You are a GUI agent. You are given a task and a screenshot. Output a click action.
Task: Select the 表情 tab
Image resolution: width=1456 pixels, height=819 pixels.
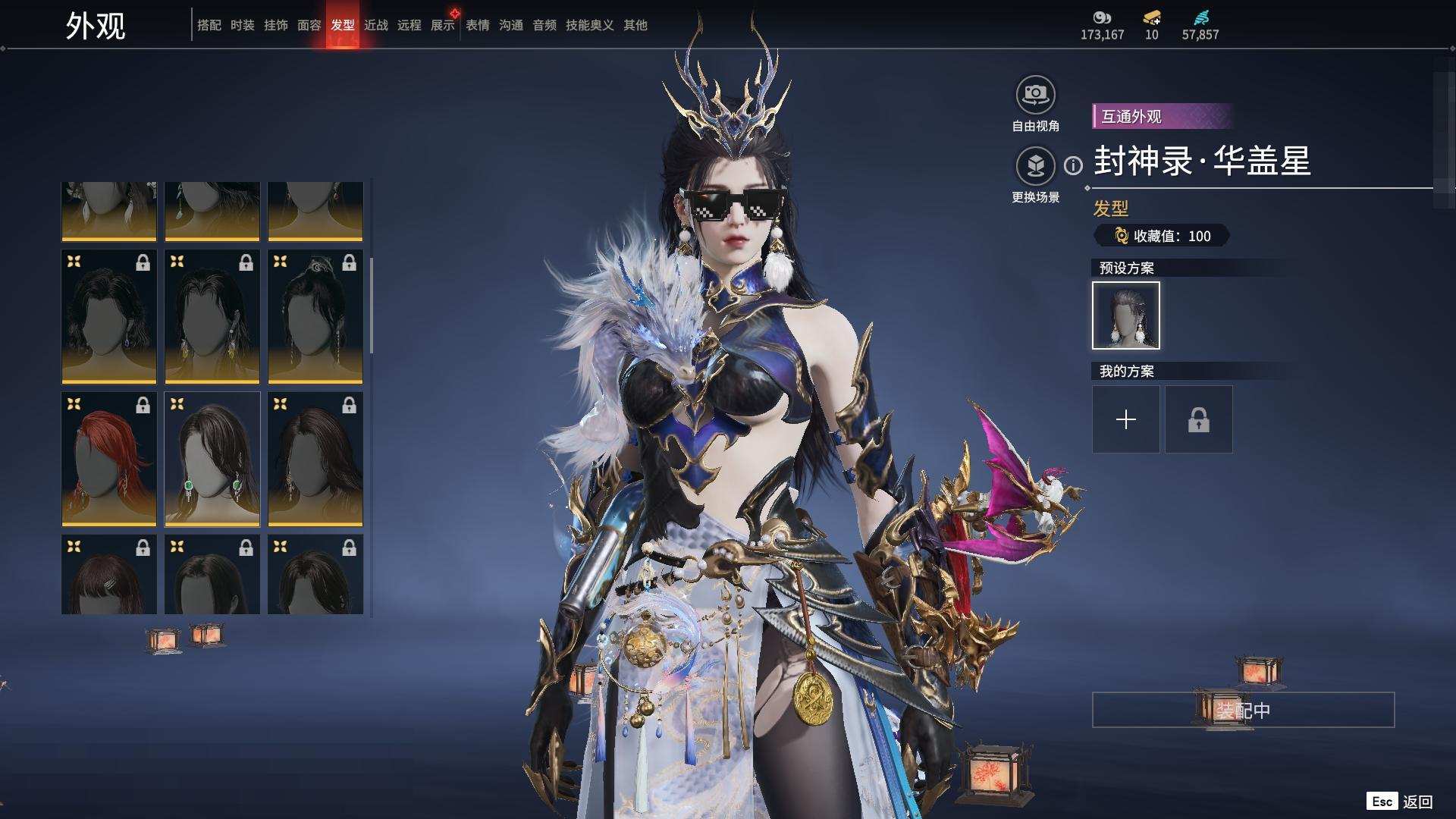point(477,25)
